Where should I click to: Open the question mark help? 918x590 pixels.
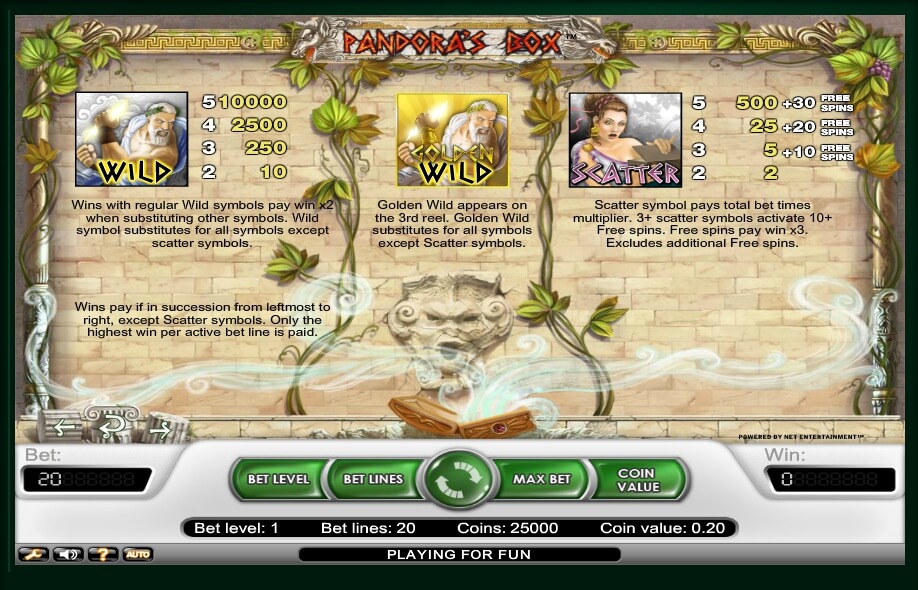103,554
